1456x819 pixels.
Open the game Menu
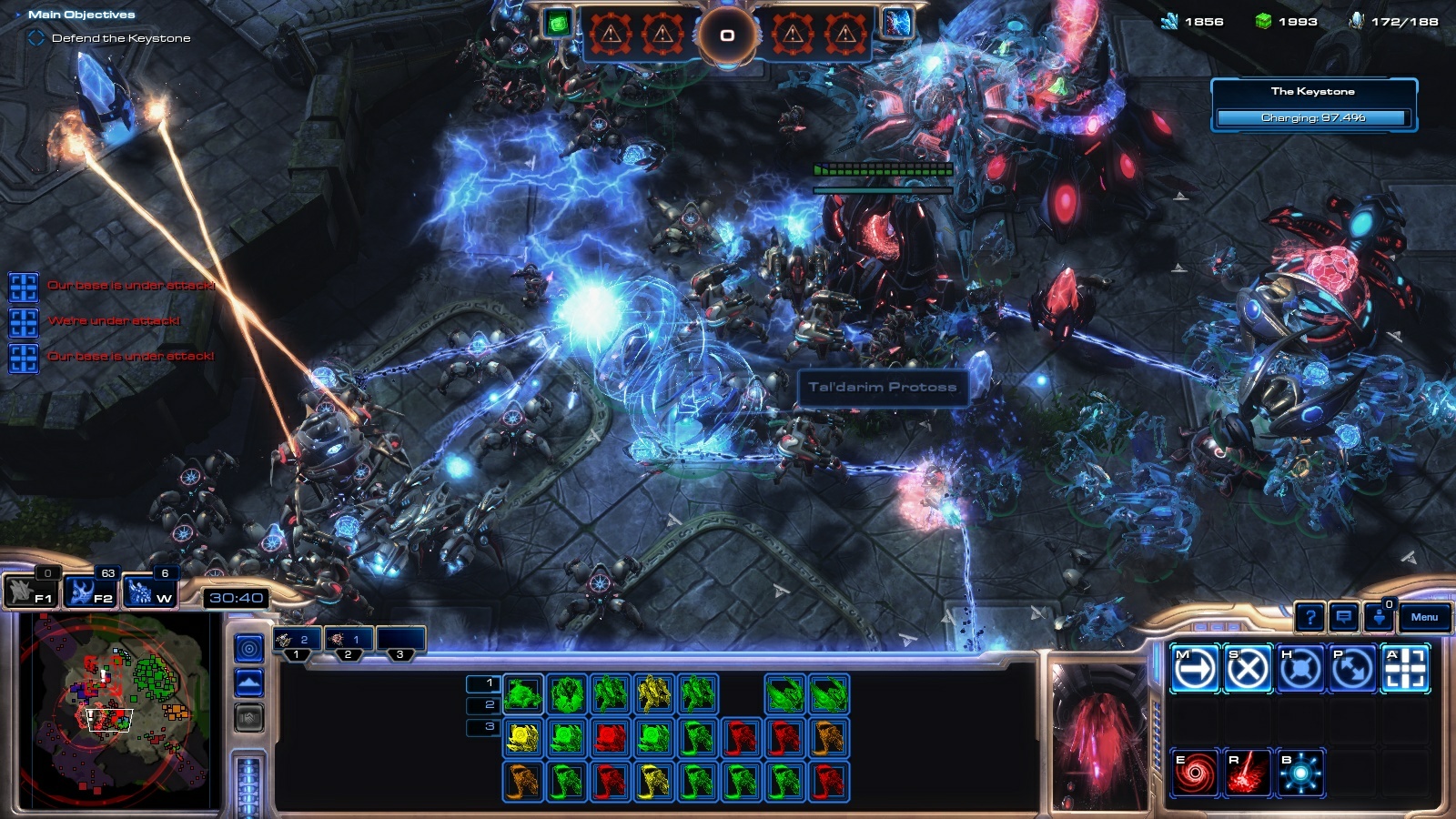pyautogui.click(x=1424, y=617)
